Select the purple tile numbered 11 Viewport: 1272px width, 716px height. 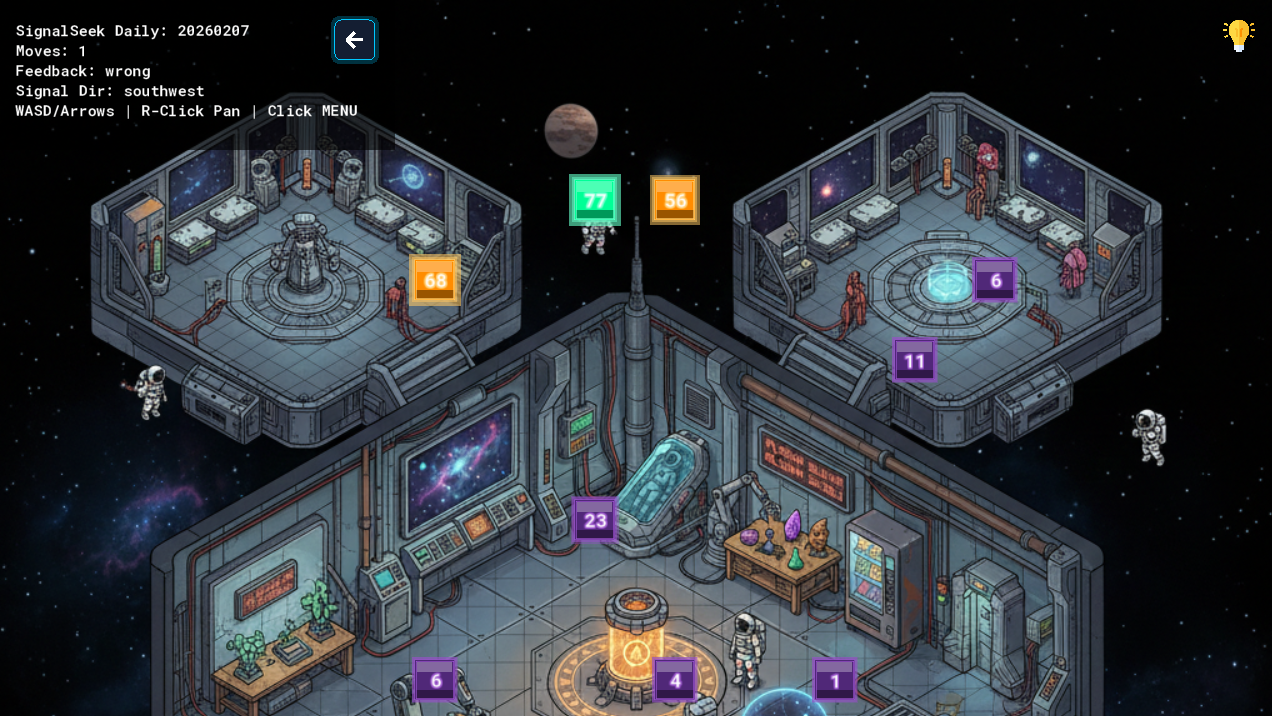914,361
